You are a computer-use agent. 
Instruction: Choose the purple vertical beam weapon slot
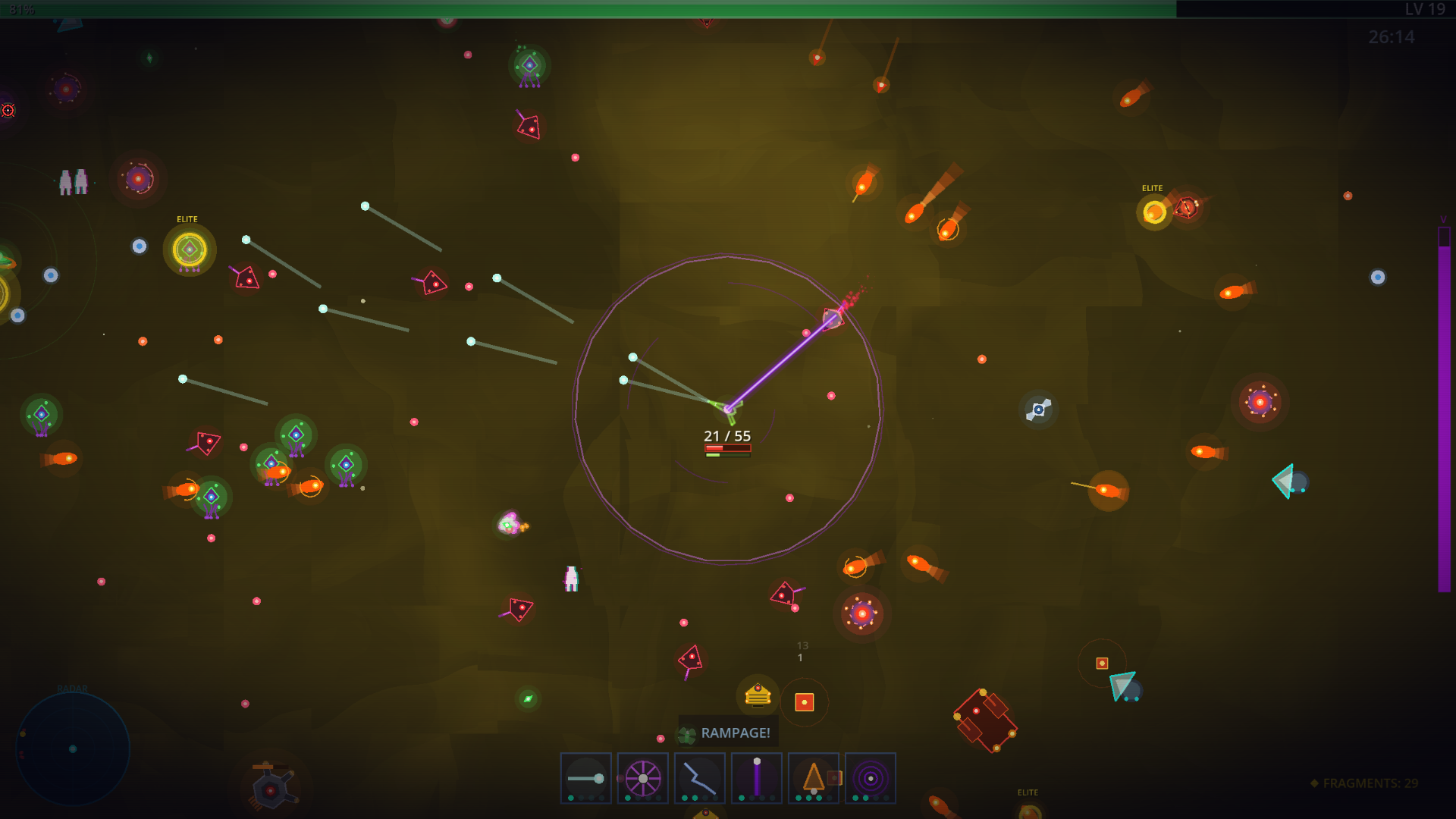point(756,778)
